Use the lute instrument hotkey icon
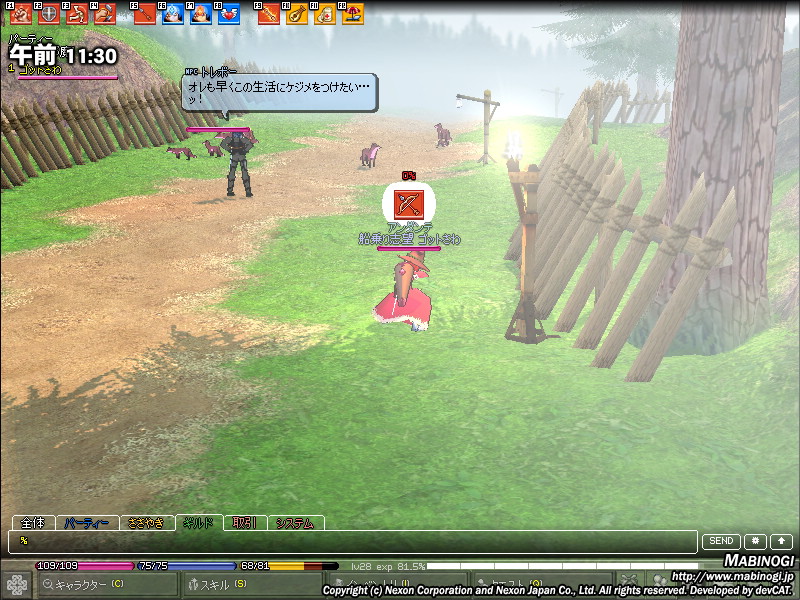Image resolution: width=800 pixels, height=600 pixels. tap(297, 14)
